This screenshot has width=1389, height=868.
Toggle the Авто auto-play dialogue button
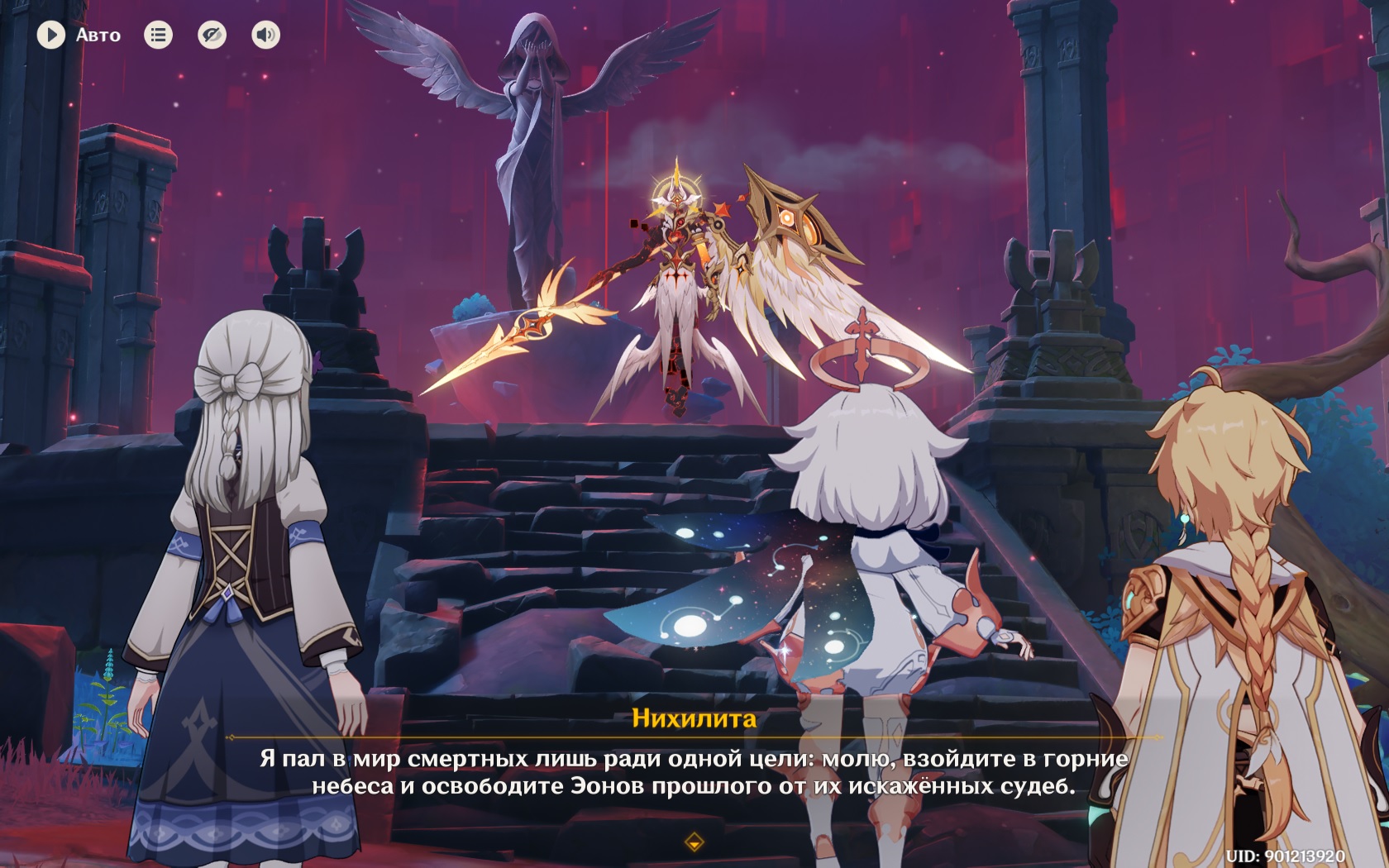click(x=51, y=35)
